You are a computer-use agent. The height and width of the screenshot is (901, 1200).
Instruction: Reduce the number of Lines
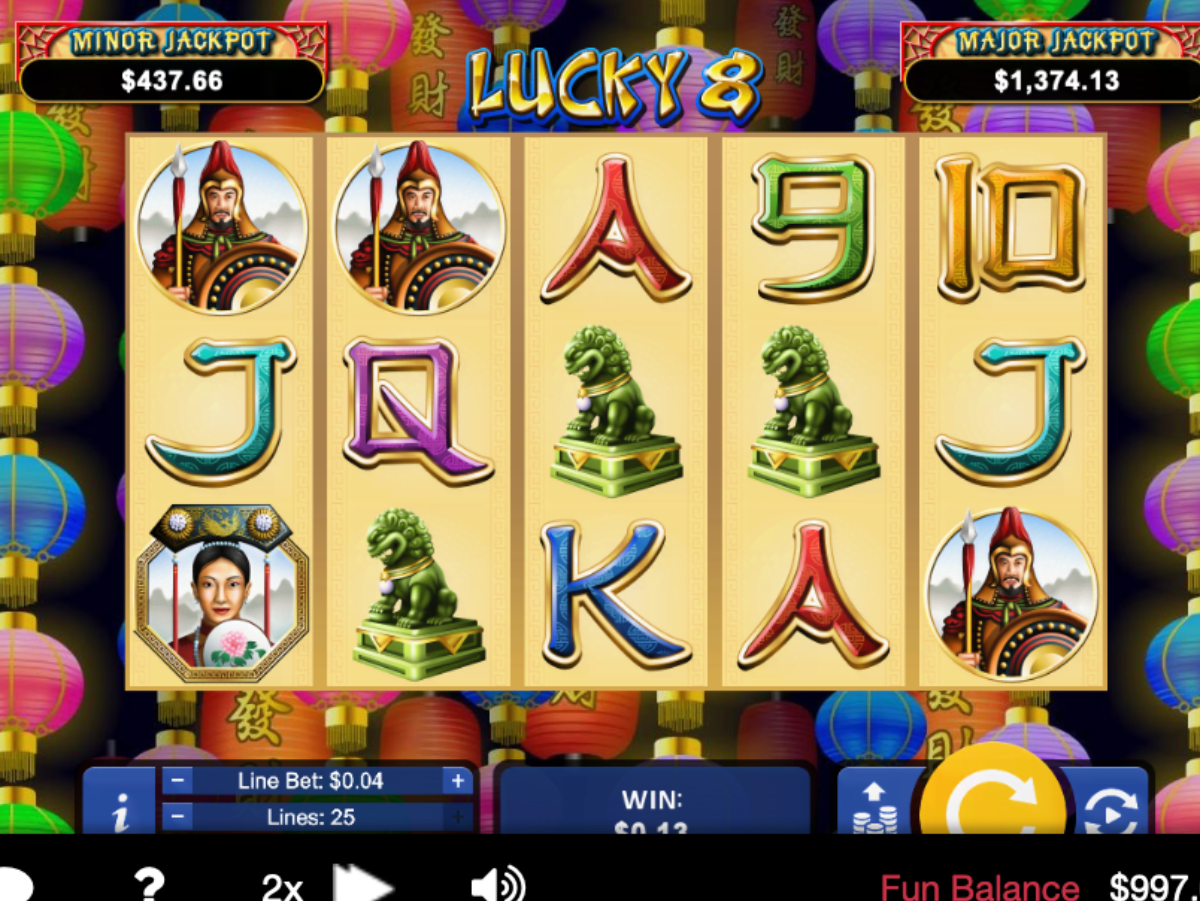177,817
